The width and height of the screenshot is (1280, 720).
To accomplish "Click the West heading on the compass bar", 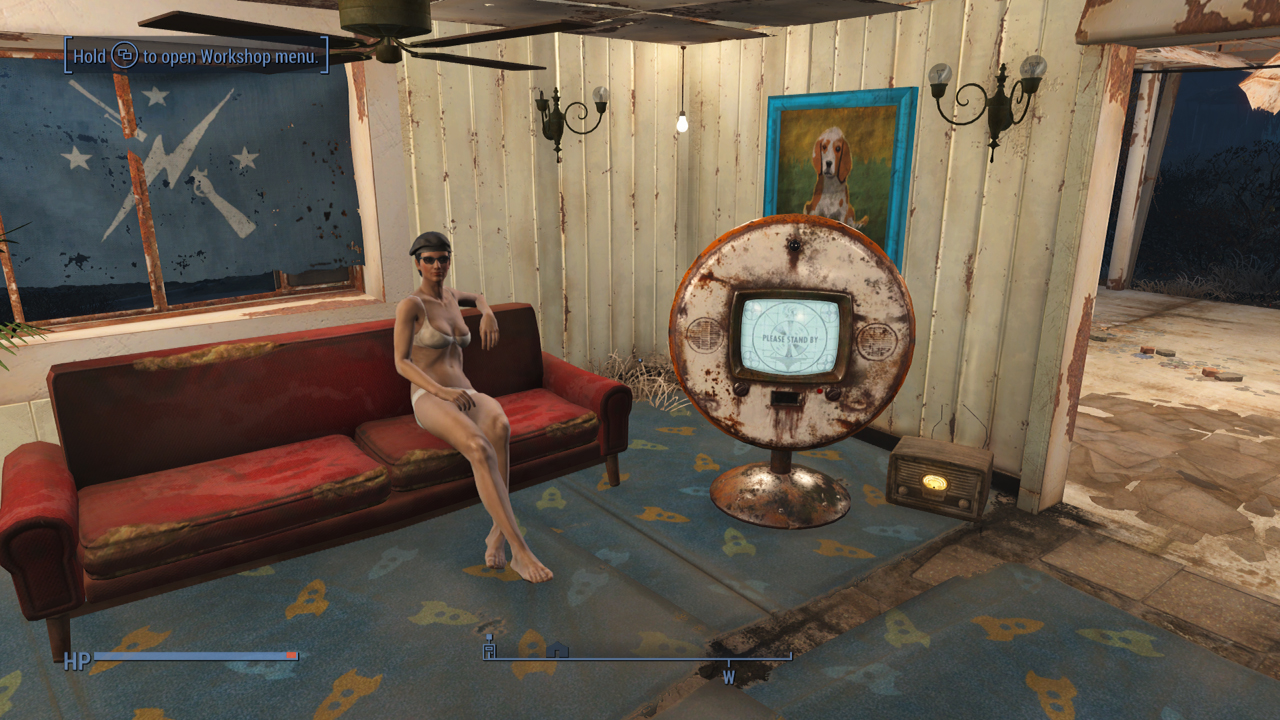I will click(729, 677).
